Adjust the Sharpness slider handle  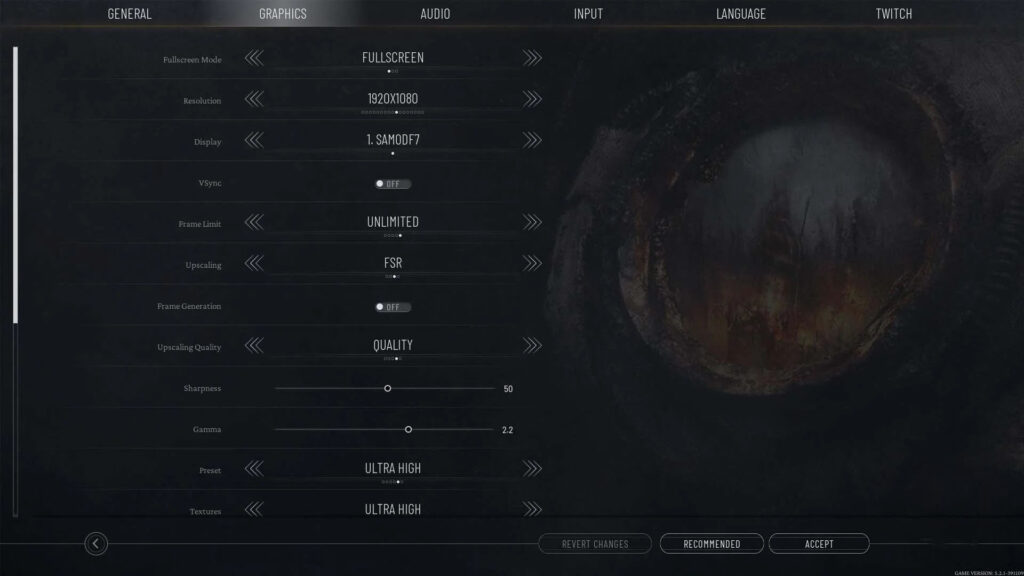click(x=388, y=388)
